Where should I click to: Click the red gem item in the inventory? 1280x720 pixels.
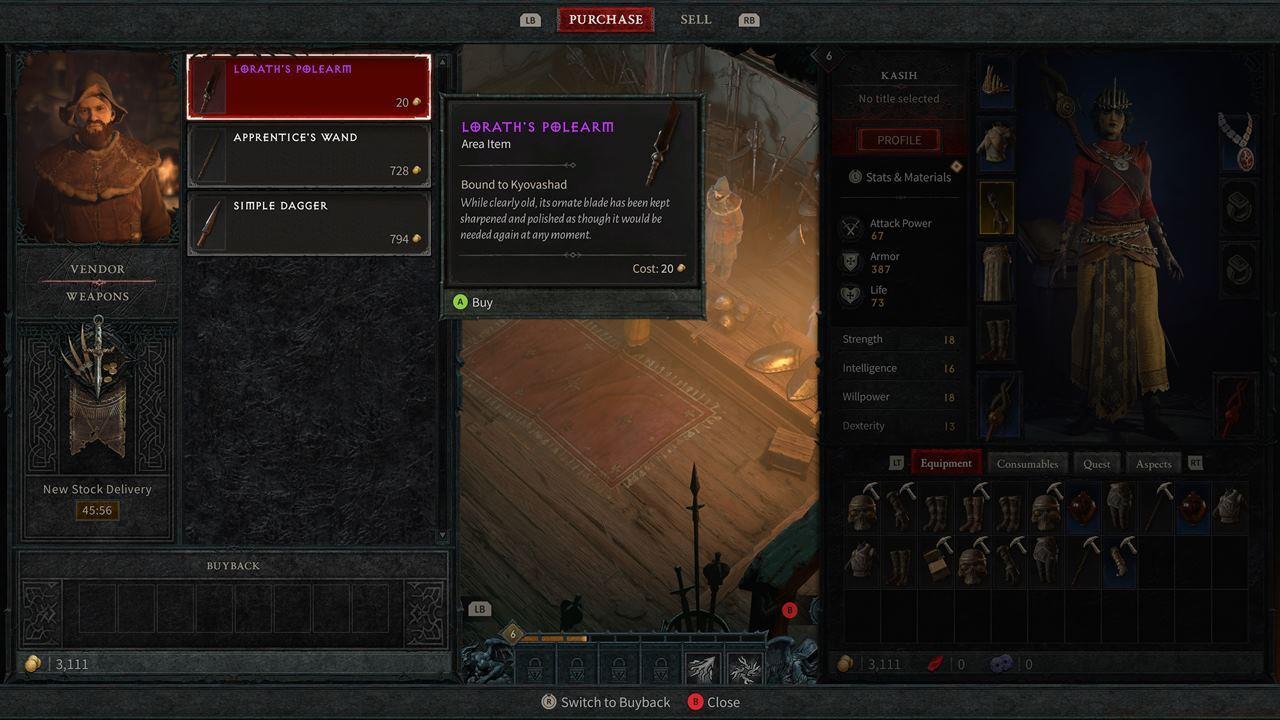pyautogui.click(x=1081, y=506)
